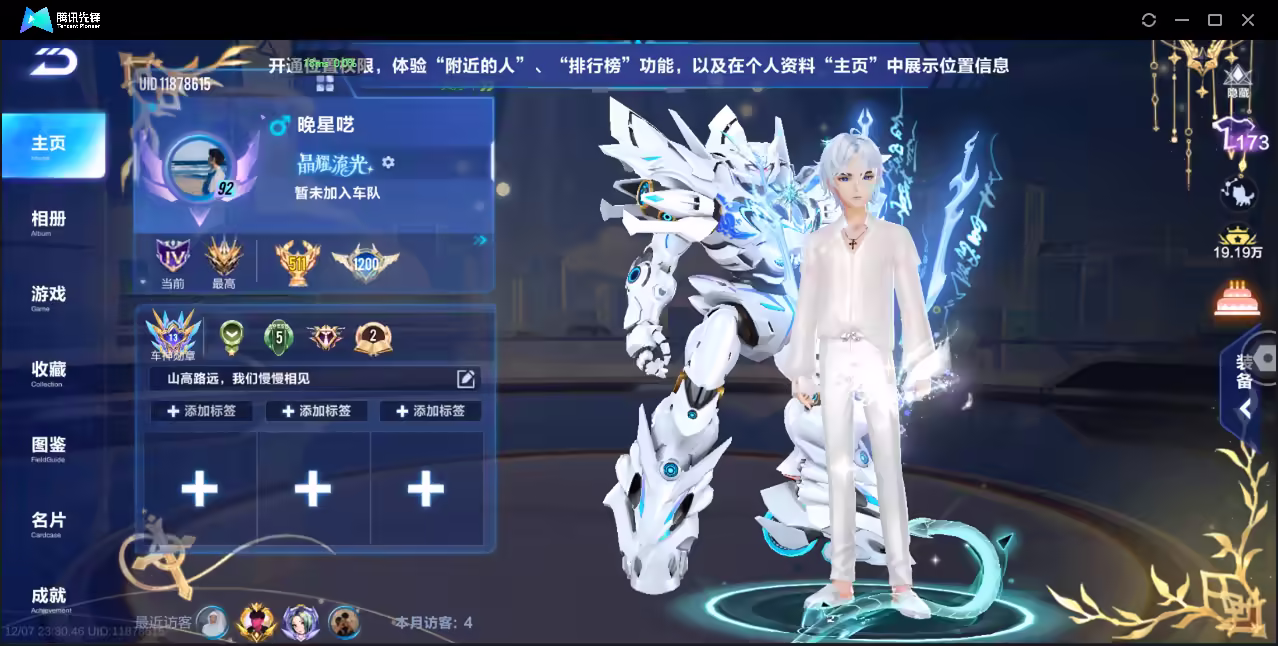1278x646 pixels.
Task: Click the 1200 winged medal badge
Action: (365, 263)
